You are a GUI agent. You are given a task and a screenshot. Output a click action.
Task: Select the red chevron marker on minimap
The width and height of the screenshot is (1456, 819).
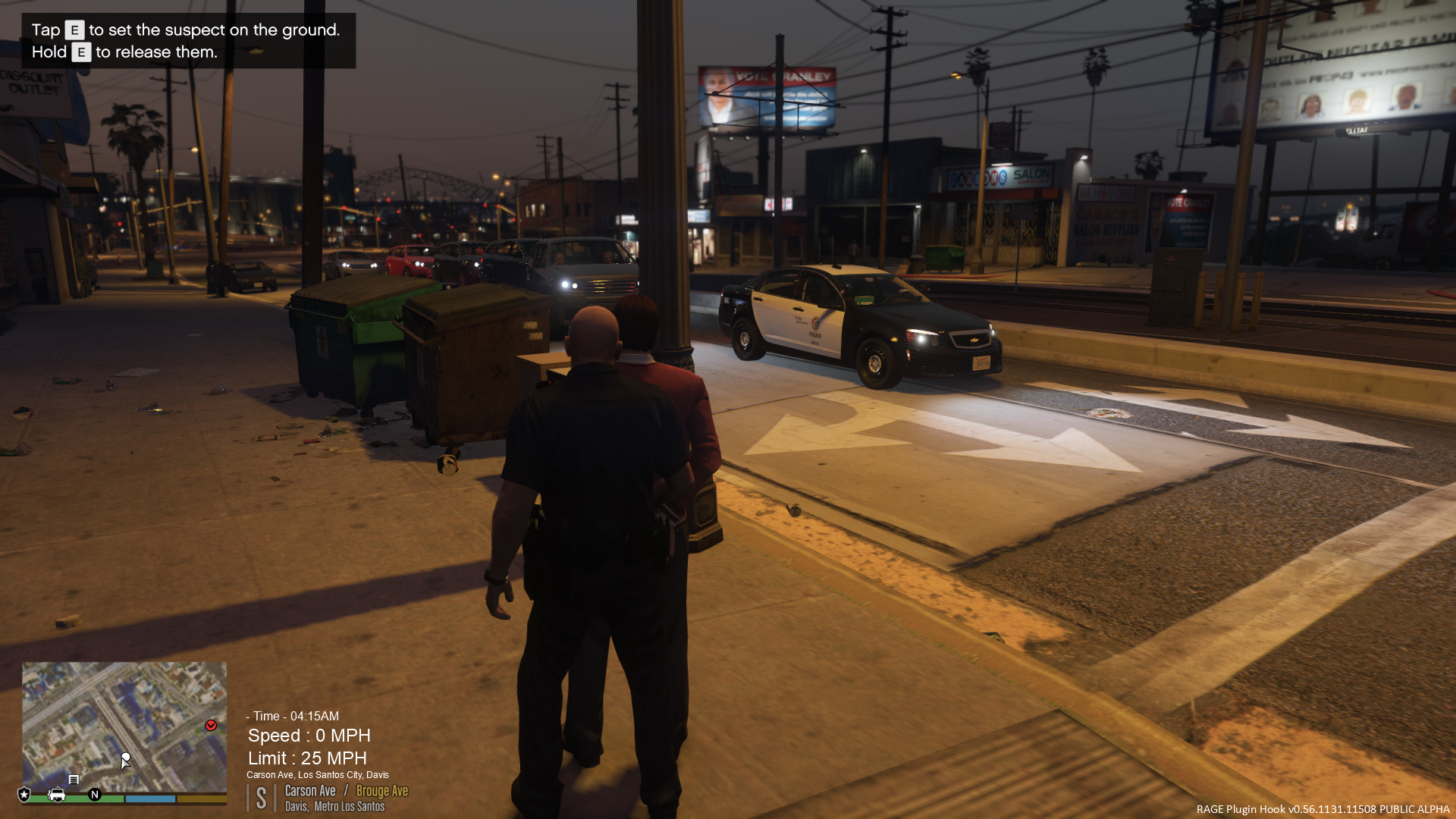pos(211,726)
